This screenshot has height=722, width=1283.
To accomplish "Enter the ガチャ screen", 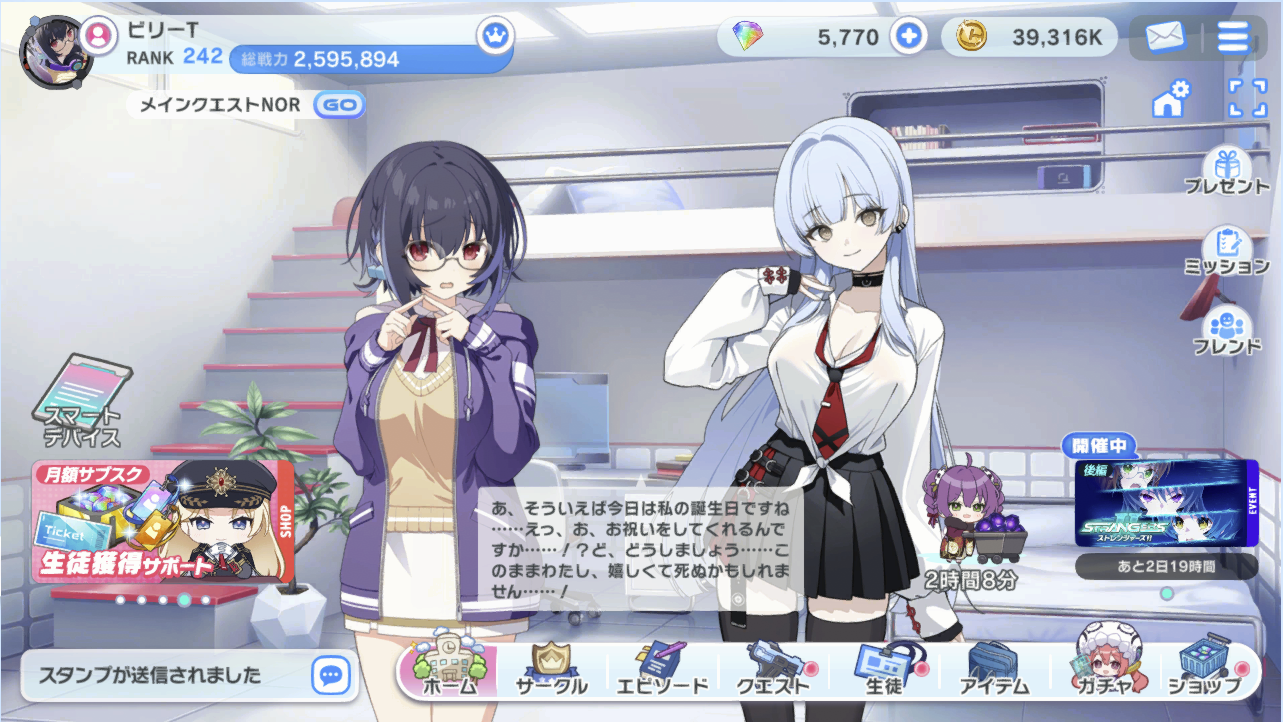I will click(x=1104, y=671).
